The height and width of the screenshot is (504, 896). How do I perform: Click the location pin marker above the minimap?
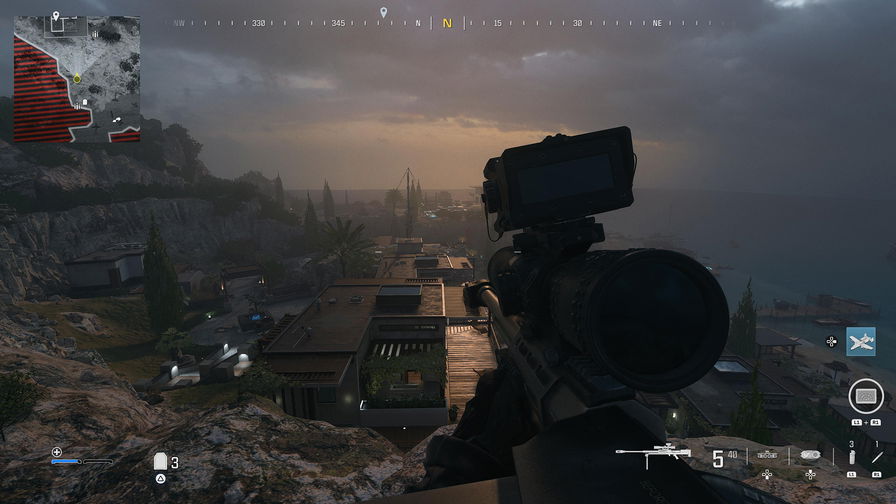coord(55,17)
